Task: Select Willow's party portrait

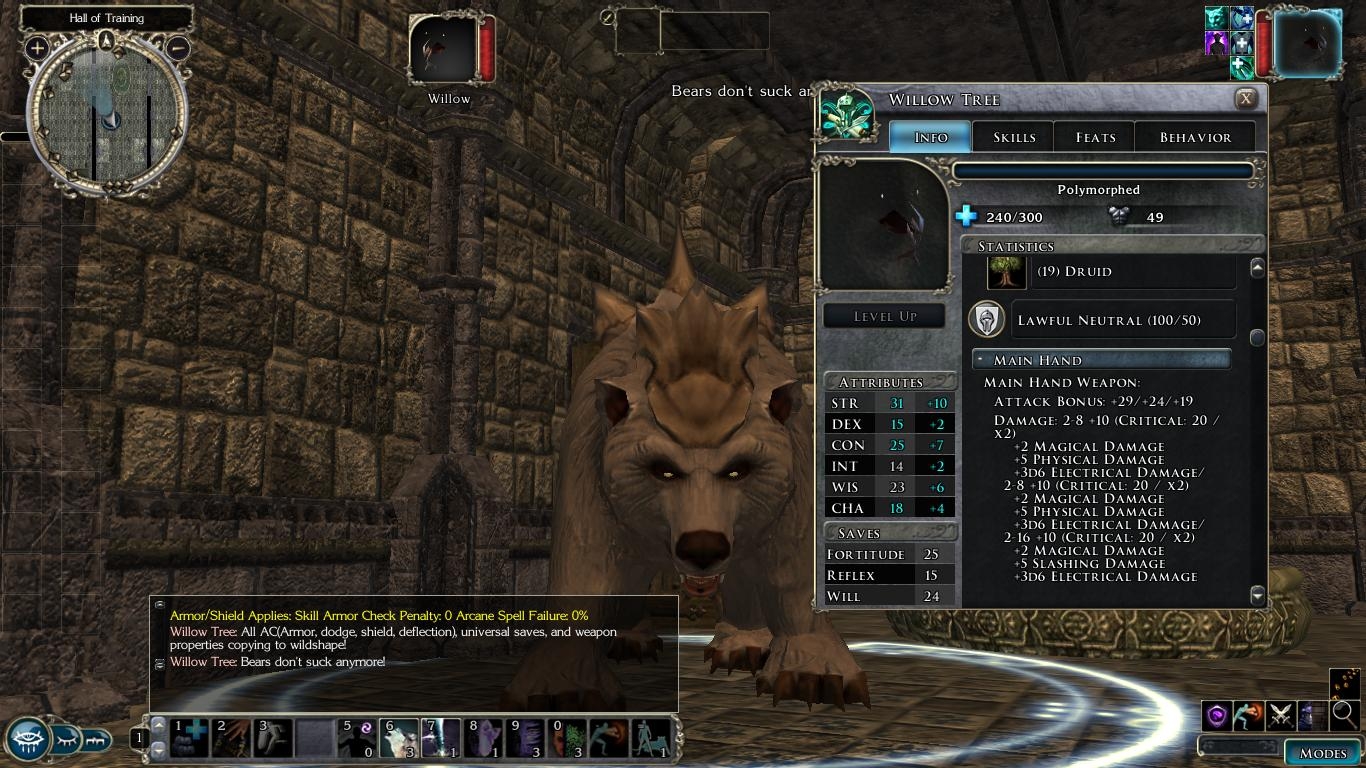Action: [443, 50]
